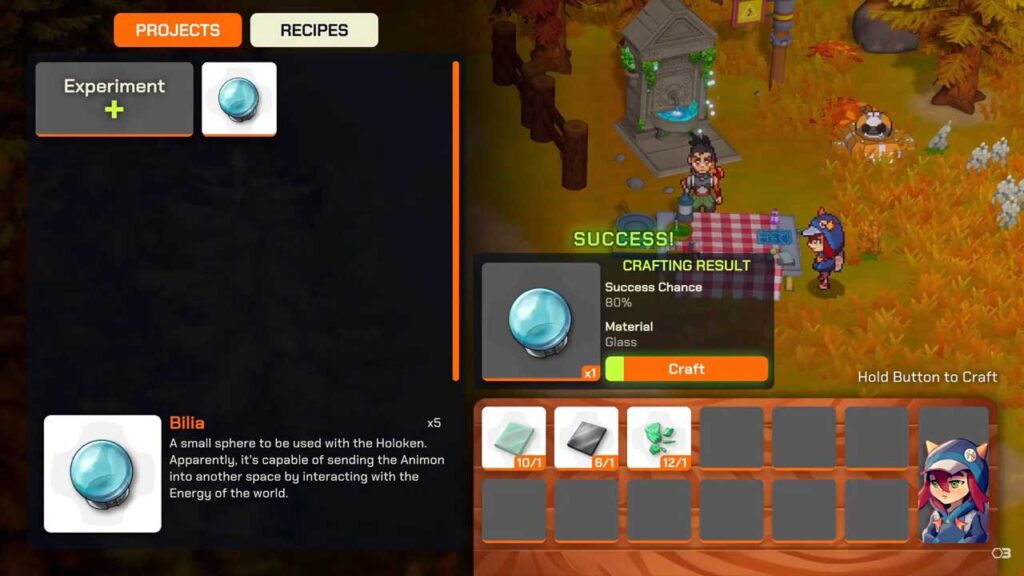Viewport: 1024px width, 576px height.
Task: Click the orange project list scrollbar
Action: tap(456, 220)
